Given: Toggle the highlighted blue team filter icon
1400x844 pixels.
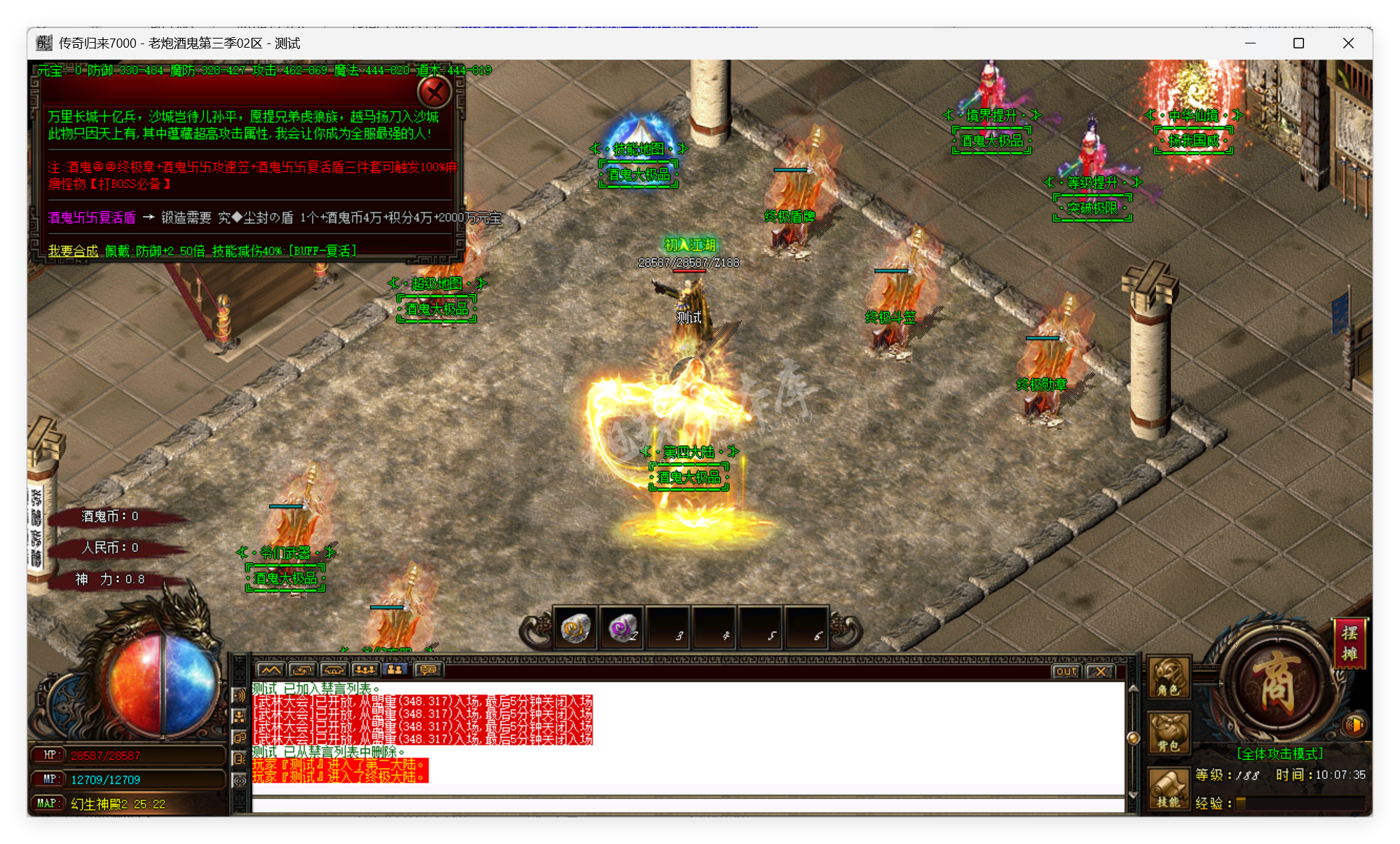Looking at the screenshot, I should click(396, 669).
